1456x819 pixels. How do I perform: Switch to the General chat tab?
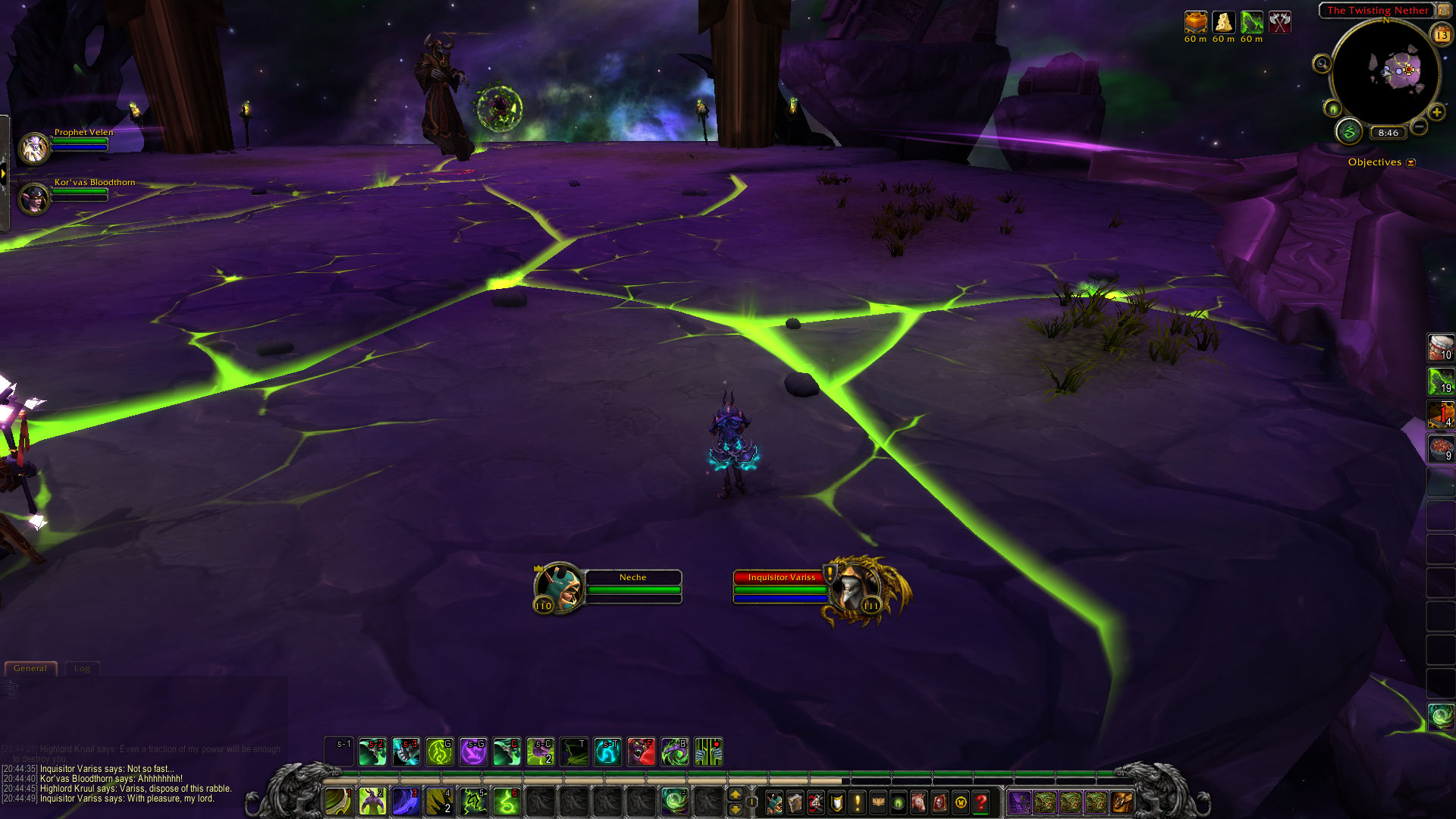[x=30, y=668]
